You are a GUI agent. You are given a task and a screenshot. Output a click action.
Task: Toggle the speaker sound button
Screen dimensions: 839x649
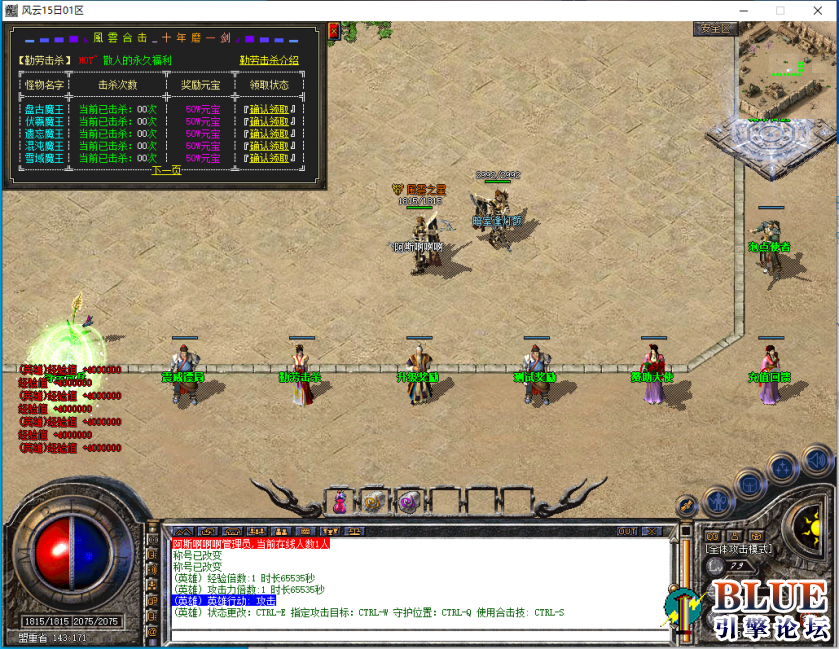pyautogui.click(x=817, y=459)
